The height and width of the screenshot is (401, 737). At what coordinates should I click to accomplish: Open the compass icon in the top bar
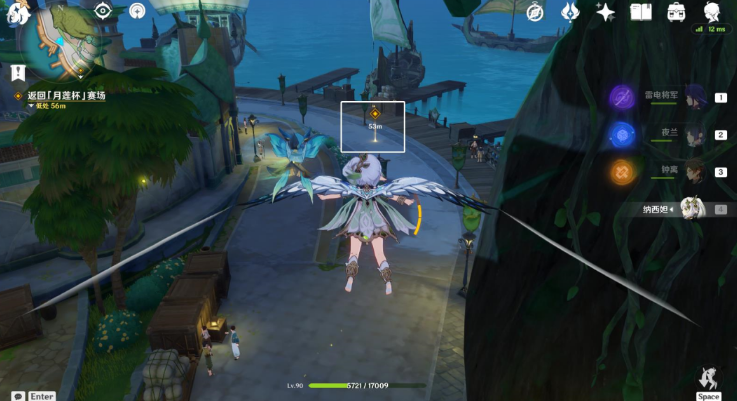pos(535,12)
